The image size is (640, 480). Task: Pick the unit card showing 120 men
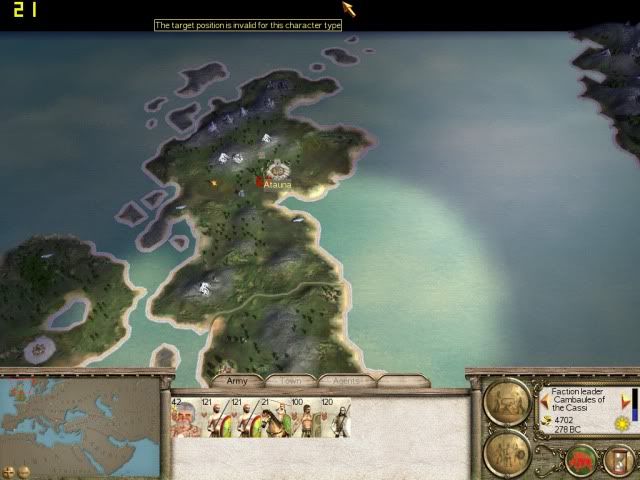[x=335, y=417]
